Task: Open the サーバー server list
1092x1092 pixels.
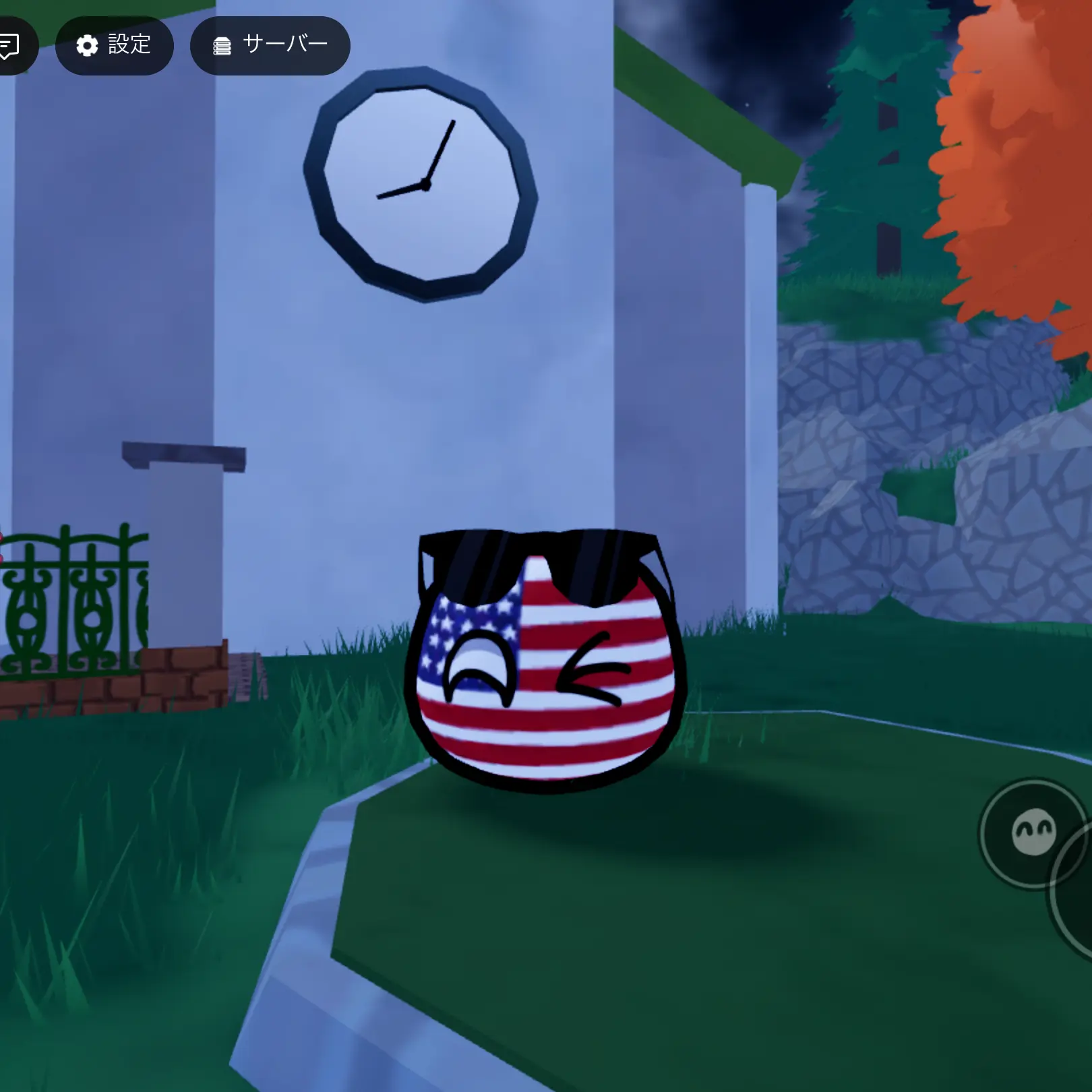Action: [x=270, y=45]
